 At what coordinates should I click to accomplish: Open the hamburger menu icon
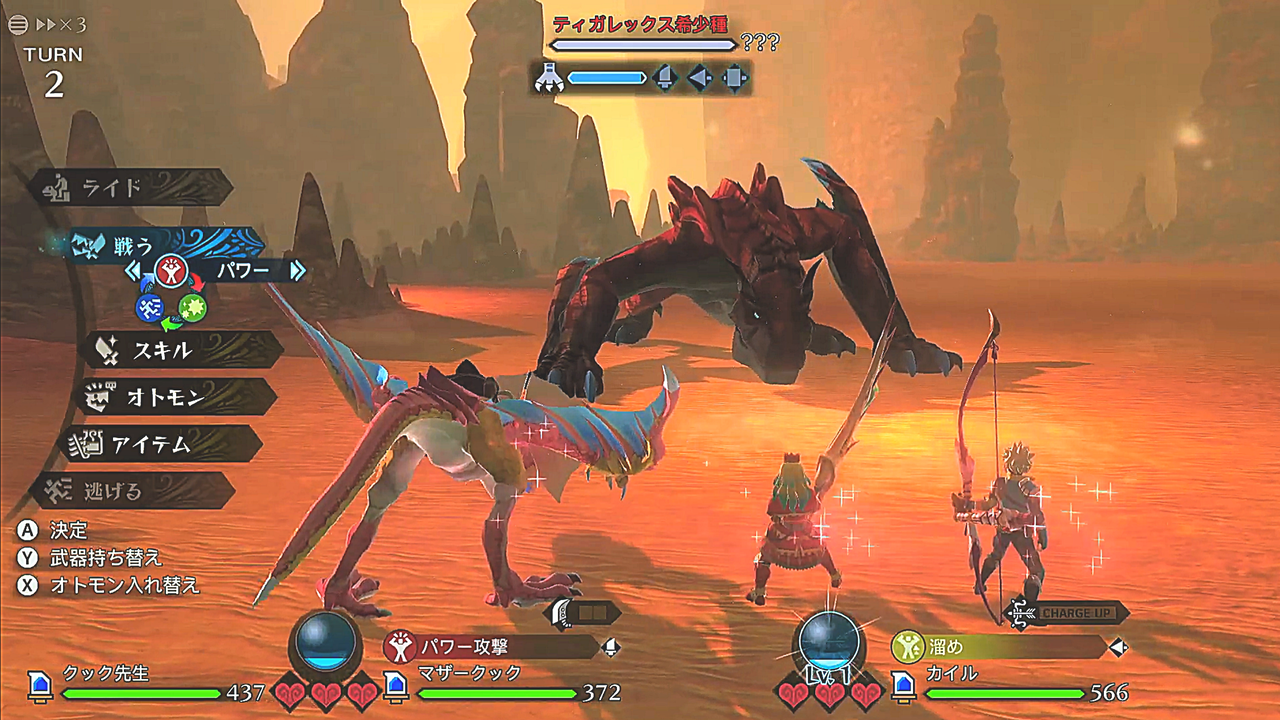[x=17, y=24]
